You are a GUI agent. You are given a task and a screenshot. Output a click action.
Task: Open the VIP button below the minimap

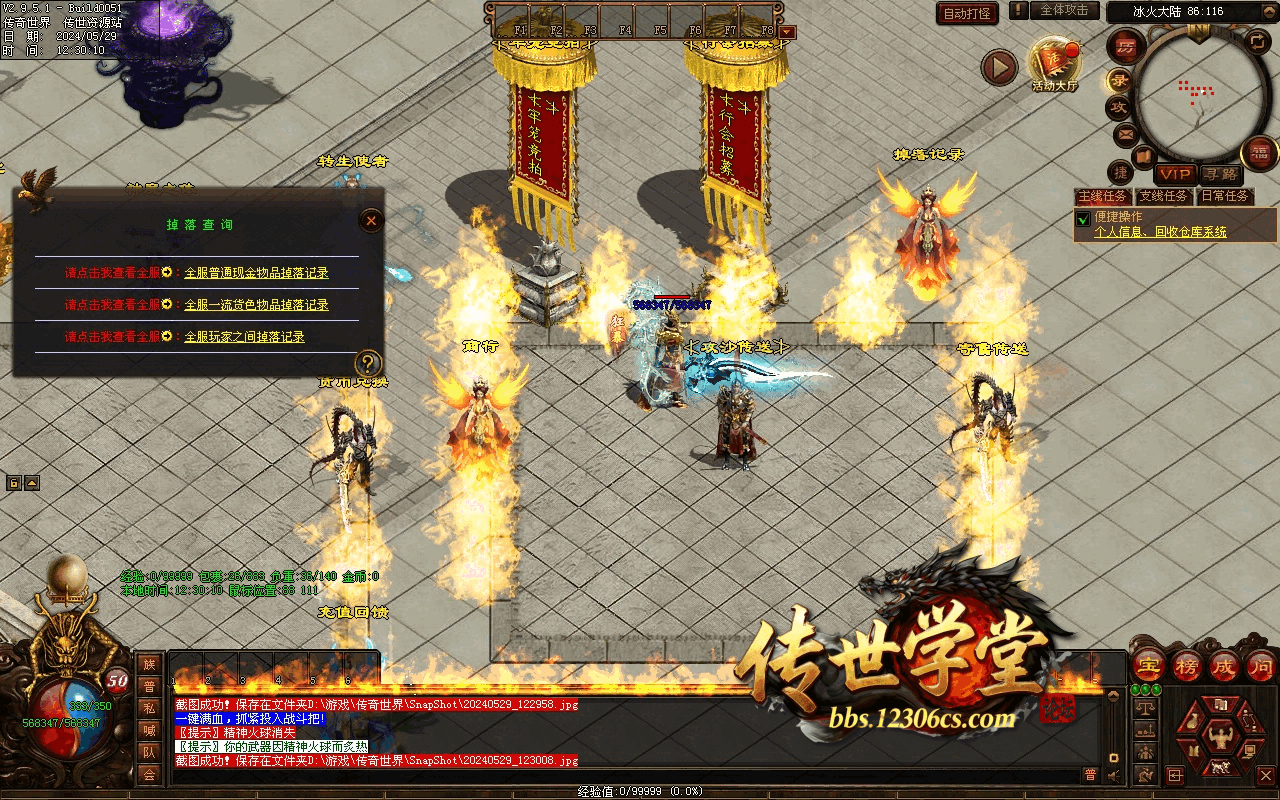pyautogui.click(x=1176, y=174)
